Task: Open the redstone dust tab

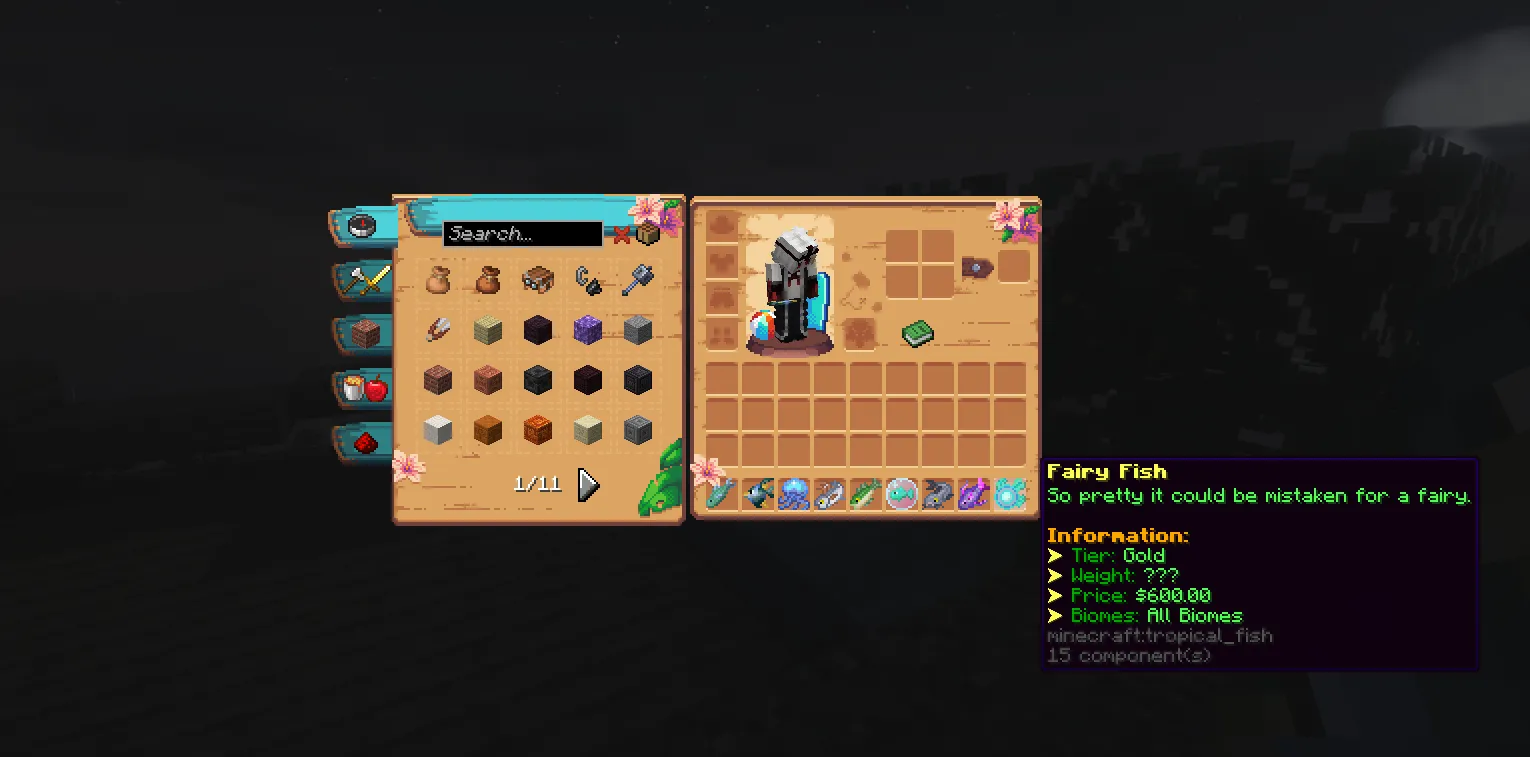Action: [x=364, y=440]
